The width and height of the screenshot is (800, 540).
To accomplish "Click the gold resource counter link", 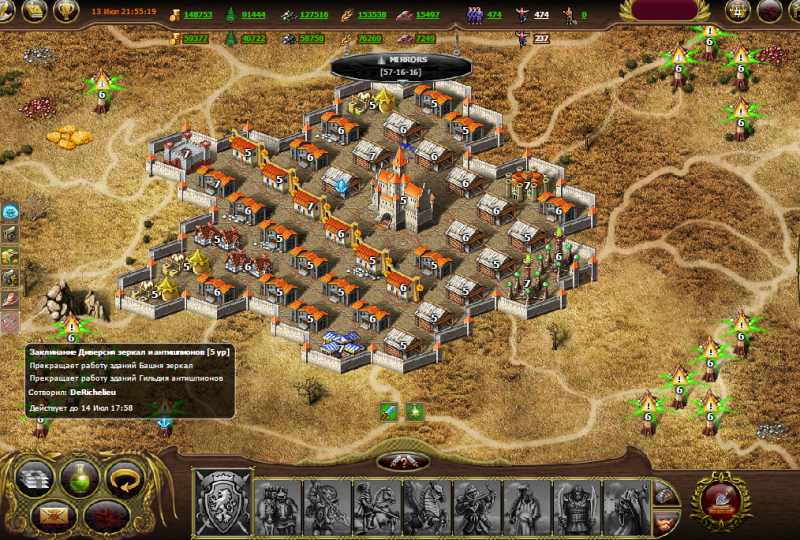I will tap(197, 15).
